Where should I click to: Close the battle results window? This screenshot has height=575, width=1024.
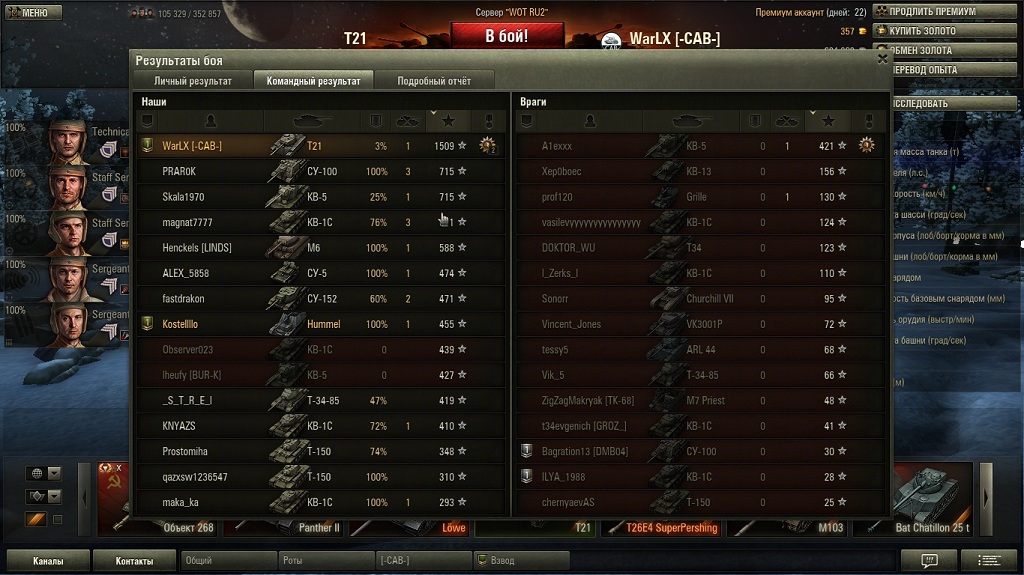click(x=882, y=59)
